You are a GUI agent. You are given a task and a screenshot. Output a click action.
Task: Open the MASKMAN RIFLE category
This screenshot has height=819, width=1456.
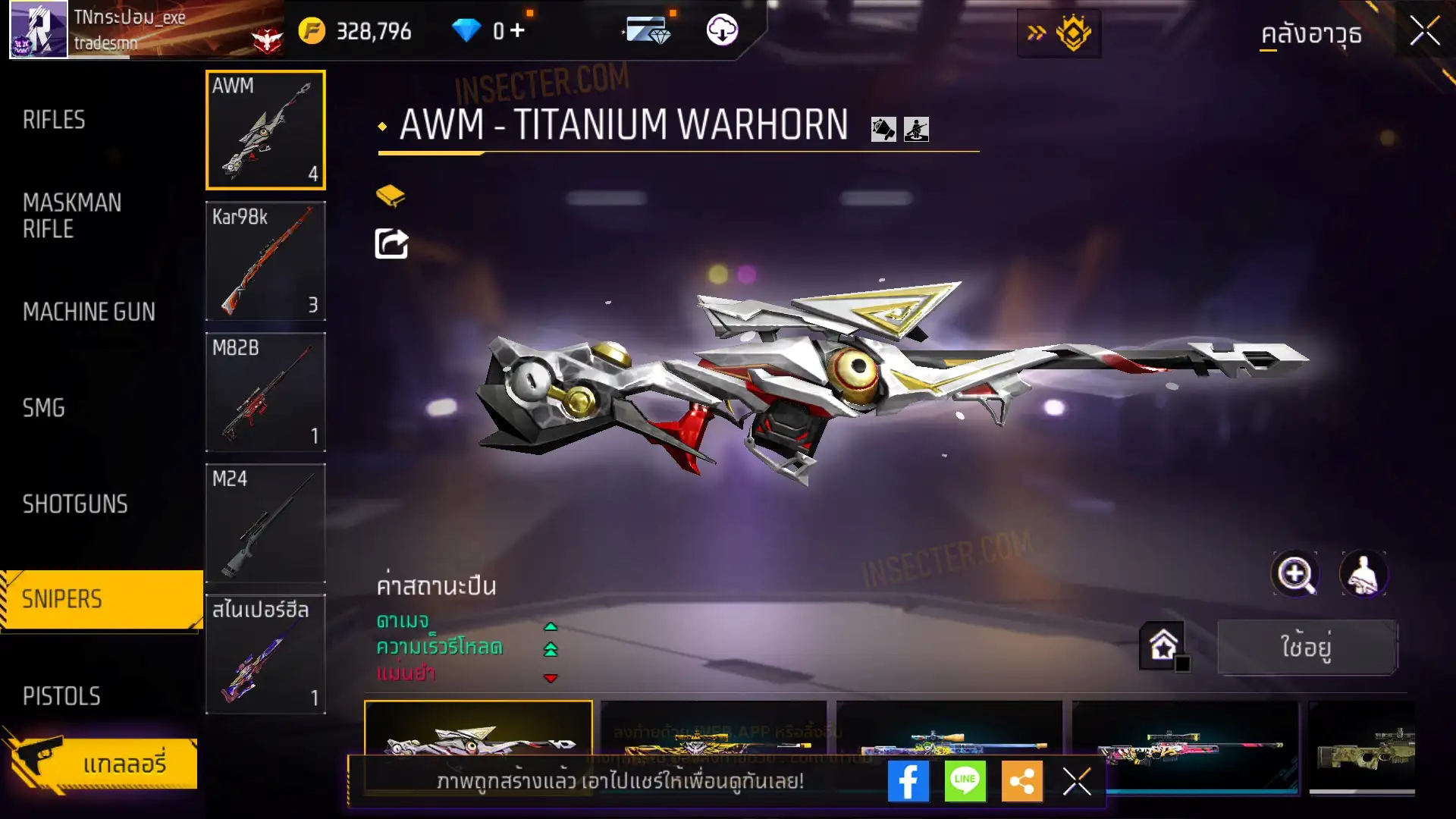(x=72, y=215)
